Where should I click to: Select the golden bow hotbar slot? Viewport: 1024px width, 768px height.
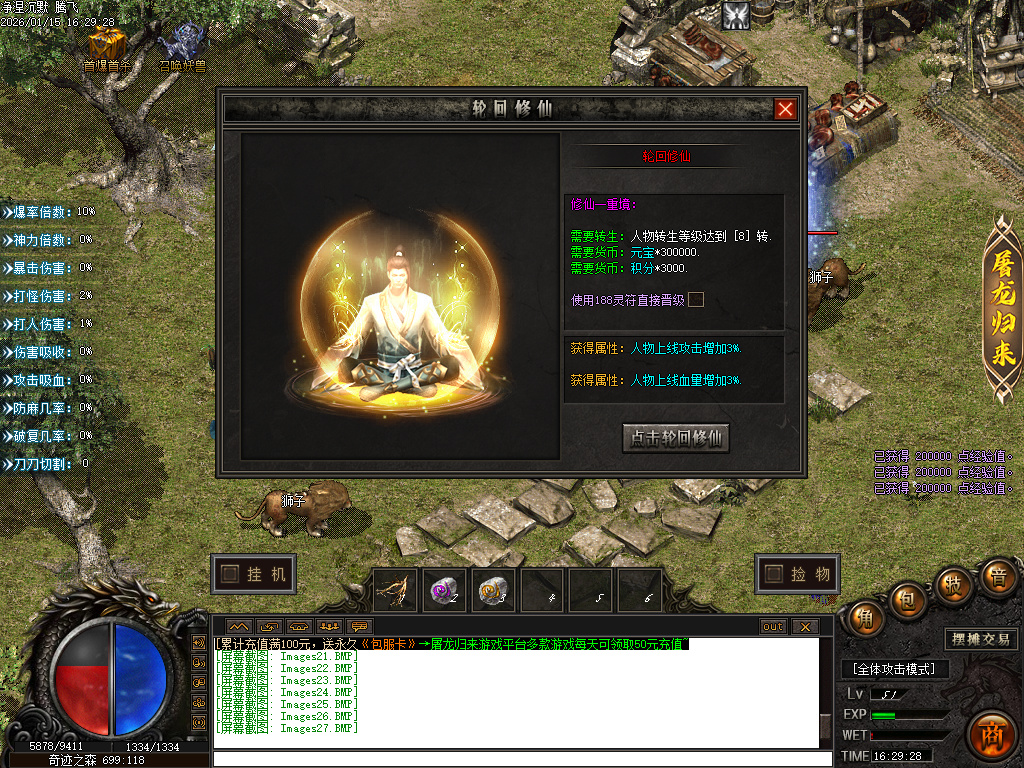click(x=396, y=591)
